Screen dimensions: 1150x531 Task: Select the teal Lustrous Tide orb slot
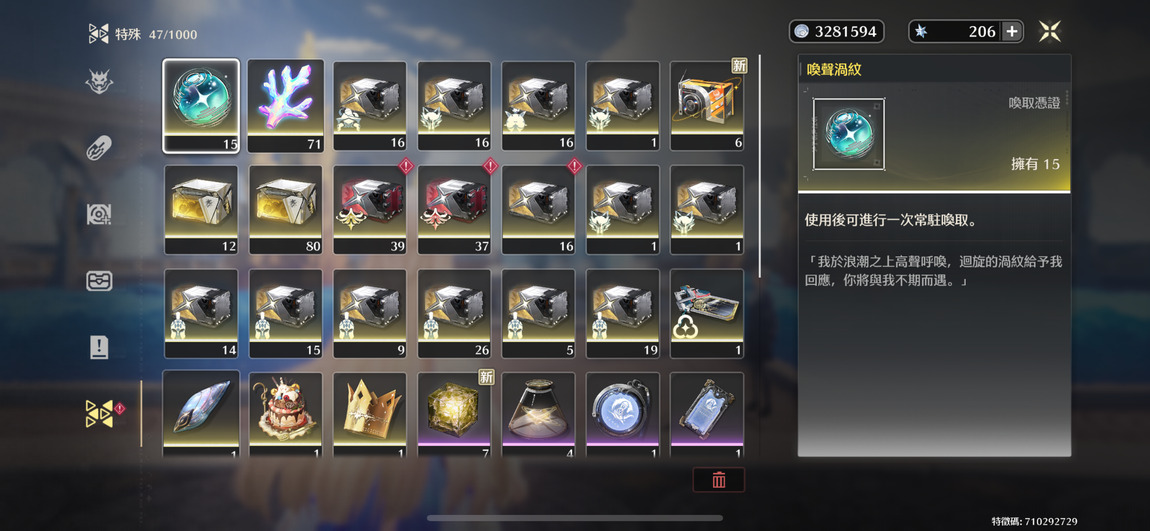pos(201,106)
